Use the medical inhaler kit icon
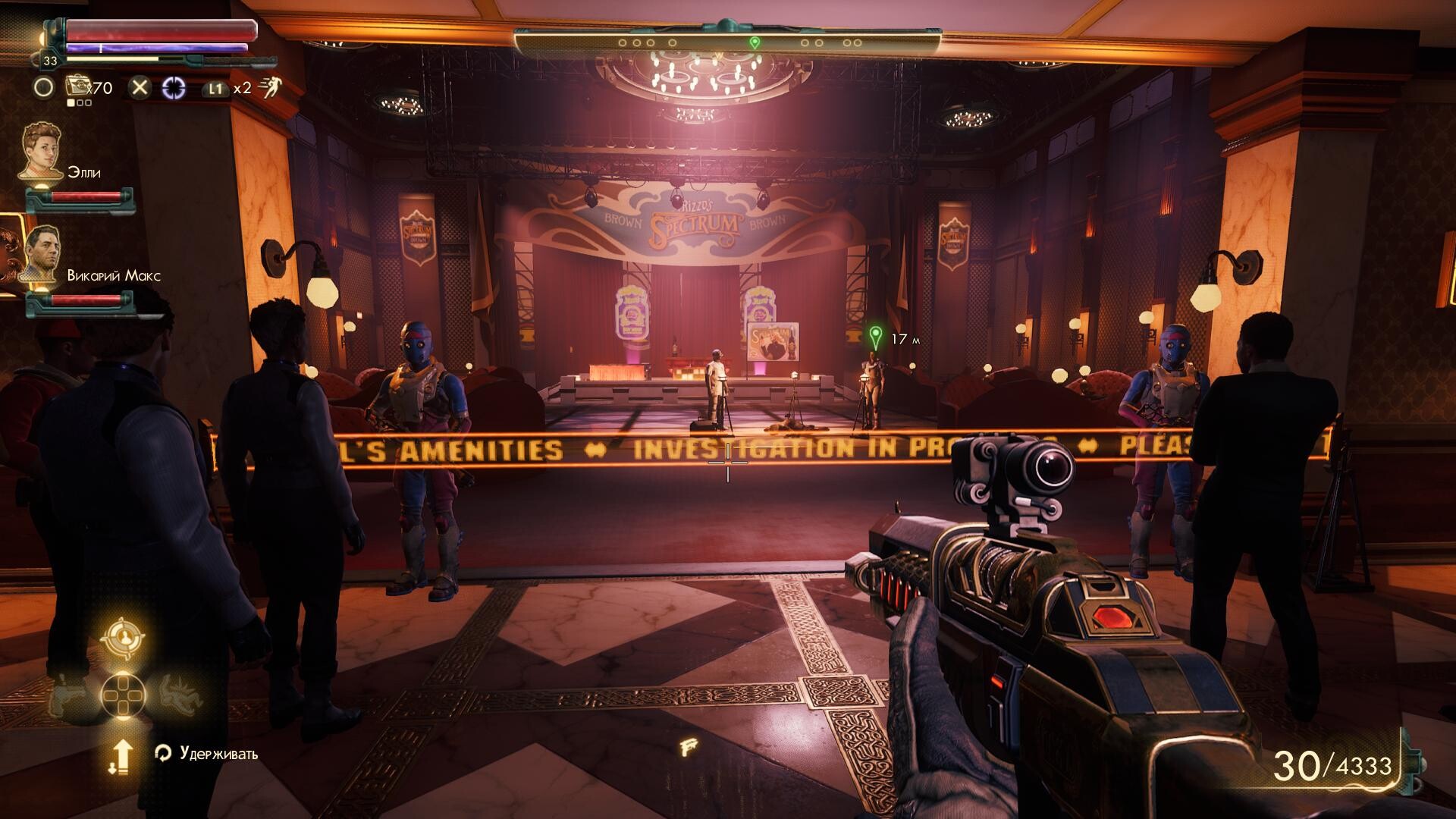The height and width of the screenshot is (819, 1456). click(x=78, y=87)
